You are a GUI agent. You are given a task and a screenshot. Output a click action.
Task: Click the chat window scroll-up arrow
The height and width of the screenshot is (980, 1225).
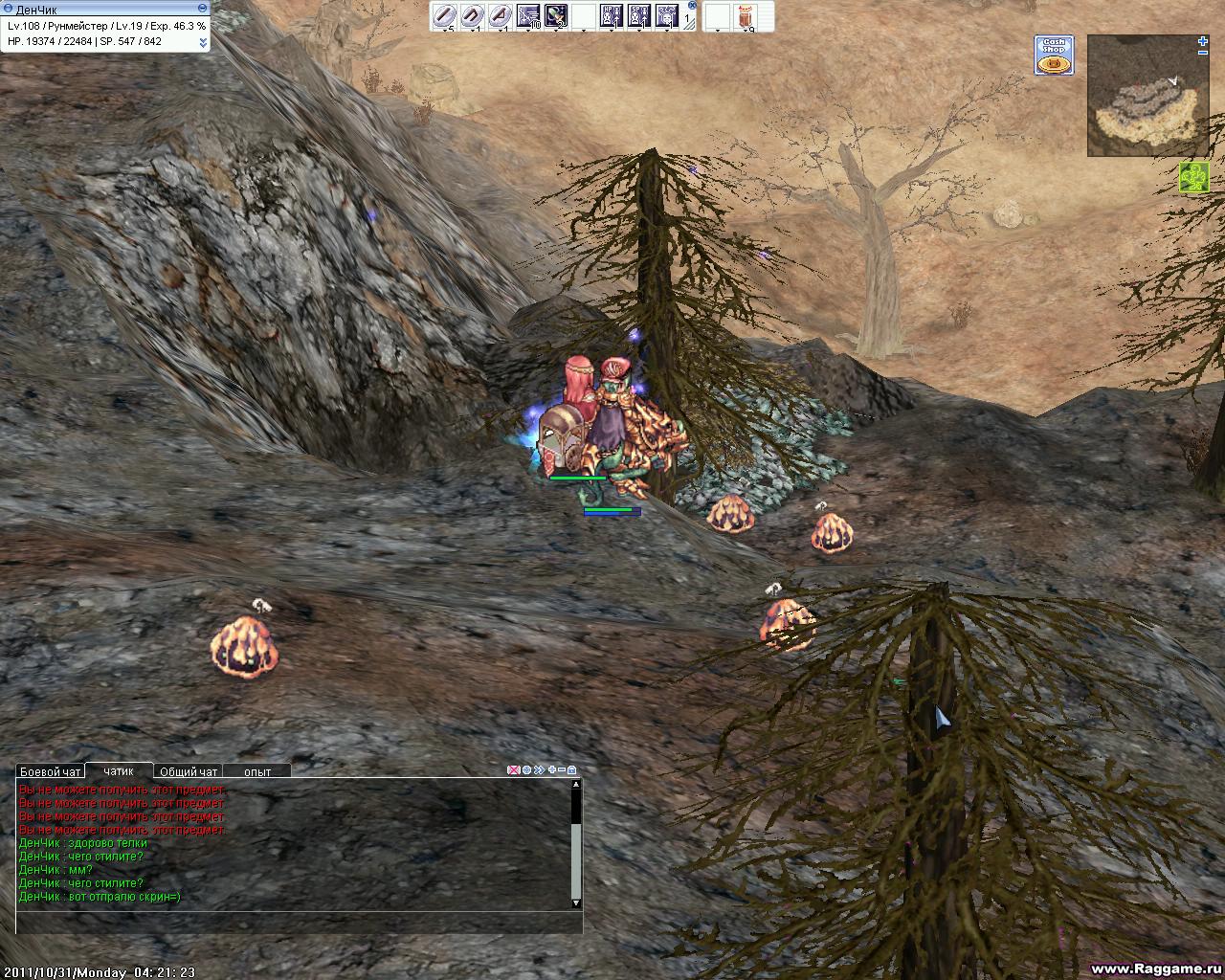click(x=576, y=785)
